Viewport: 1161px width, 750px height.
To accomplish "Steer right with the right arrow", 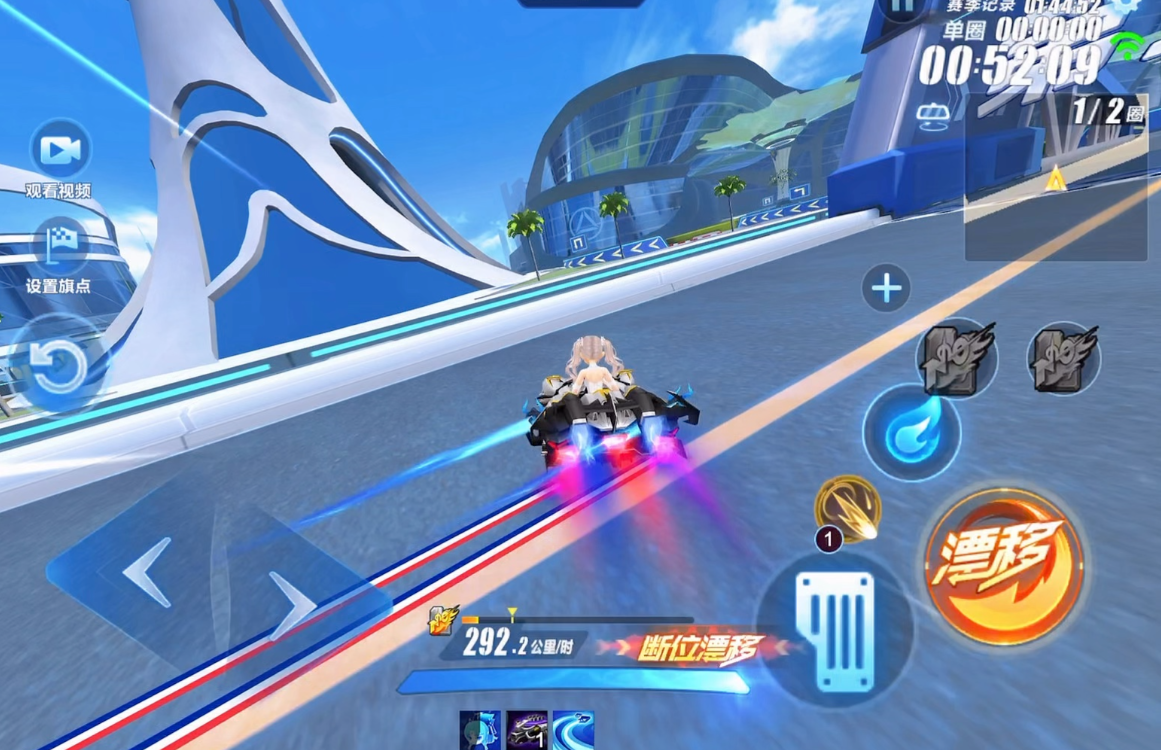I will (x=292, y=604).
